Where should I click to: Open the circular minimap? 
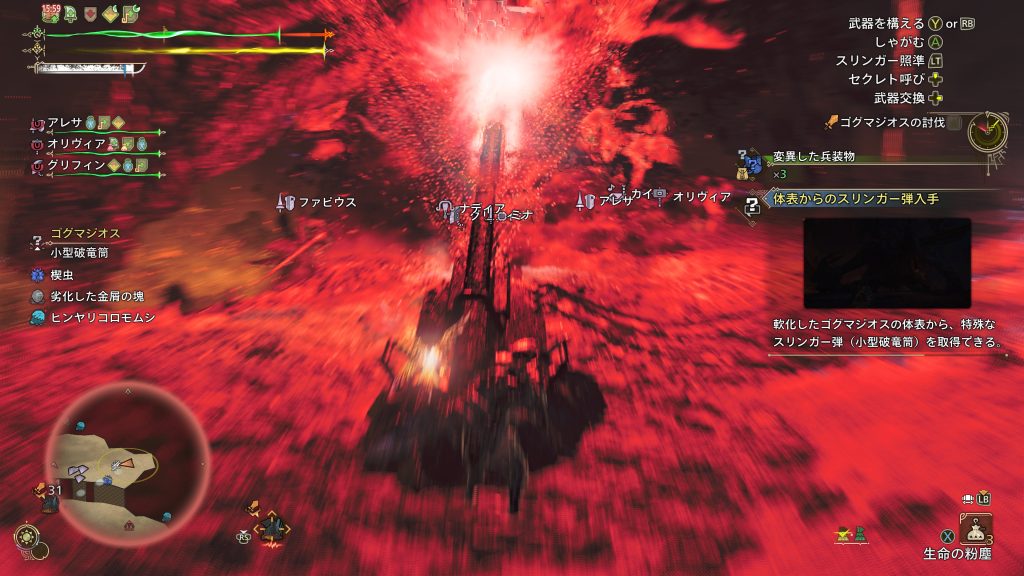click(126, 461)
